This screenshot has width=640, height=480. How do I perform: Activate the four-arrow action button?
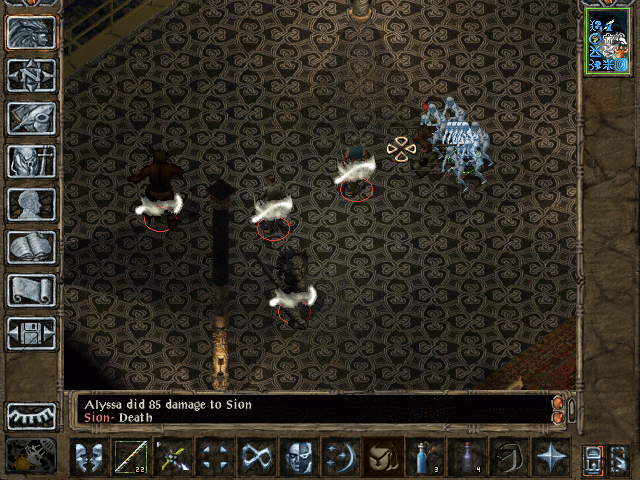(x=215, y=458)
